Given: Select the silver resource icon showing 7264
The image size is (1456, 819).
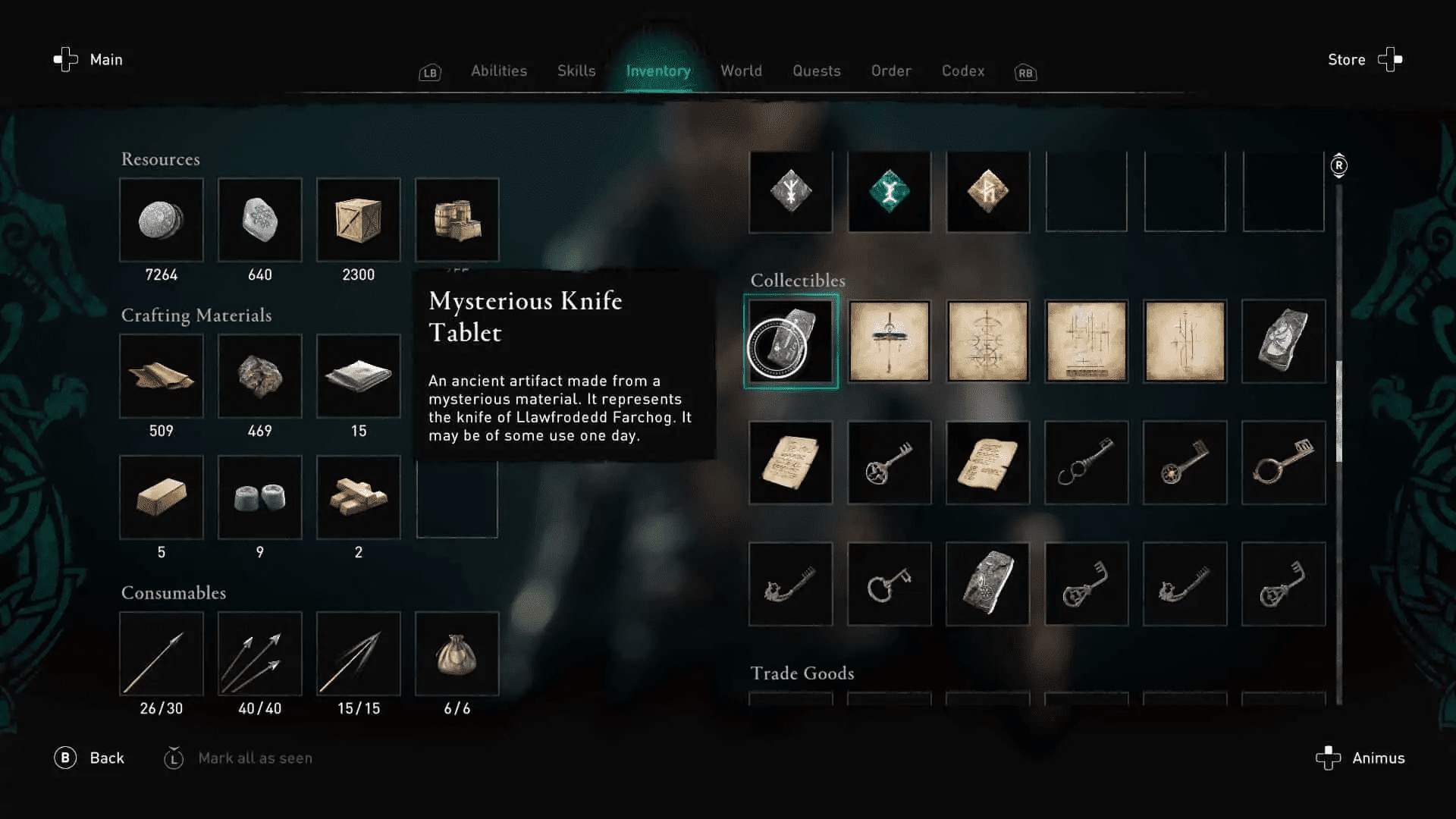Looking at the screenshot, I should coord(161,221).
